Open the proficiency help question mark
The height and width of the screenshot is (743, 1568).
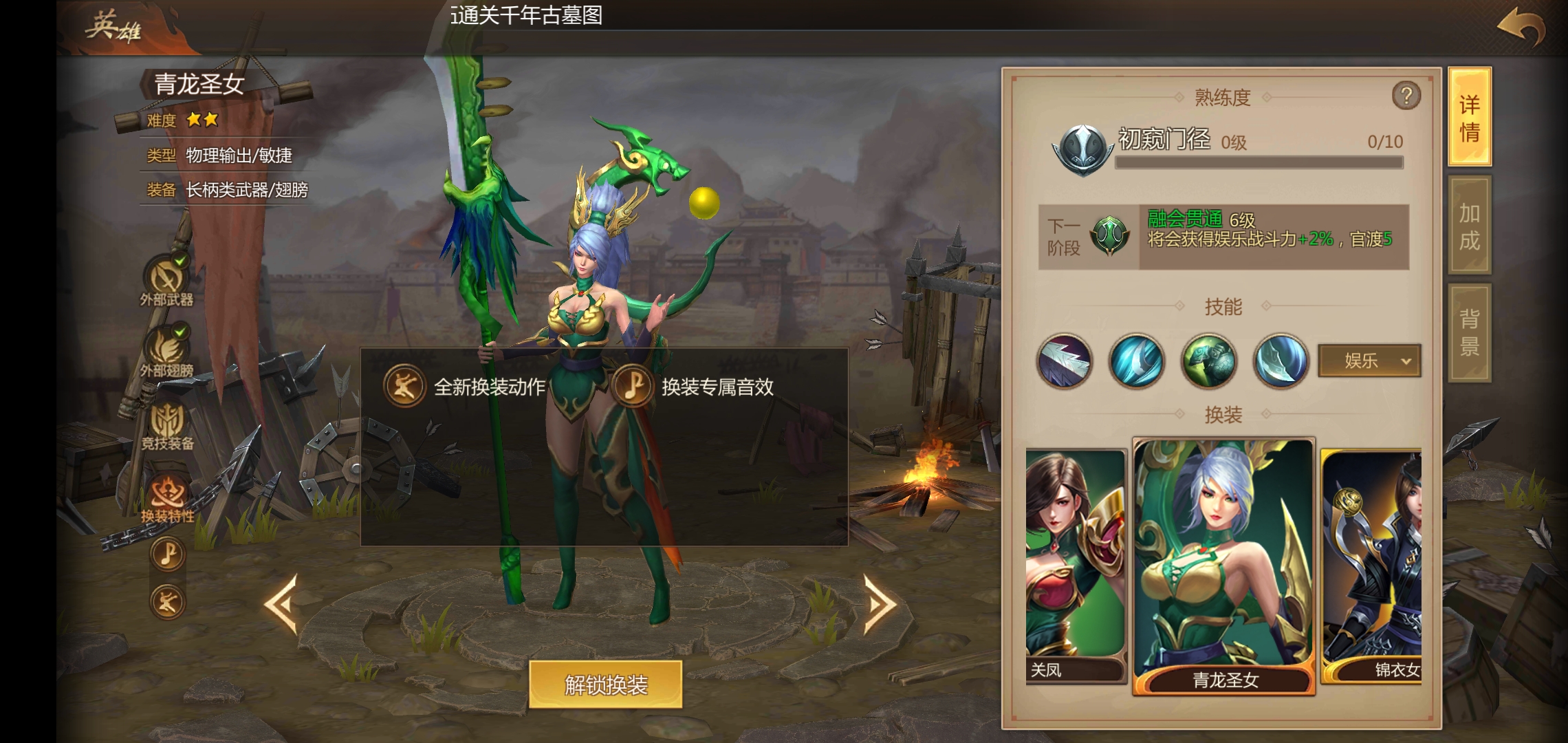click(x=1406, y=96)
